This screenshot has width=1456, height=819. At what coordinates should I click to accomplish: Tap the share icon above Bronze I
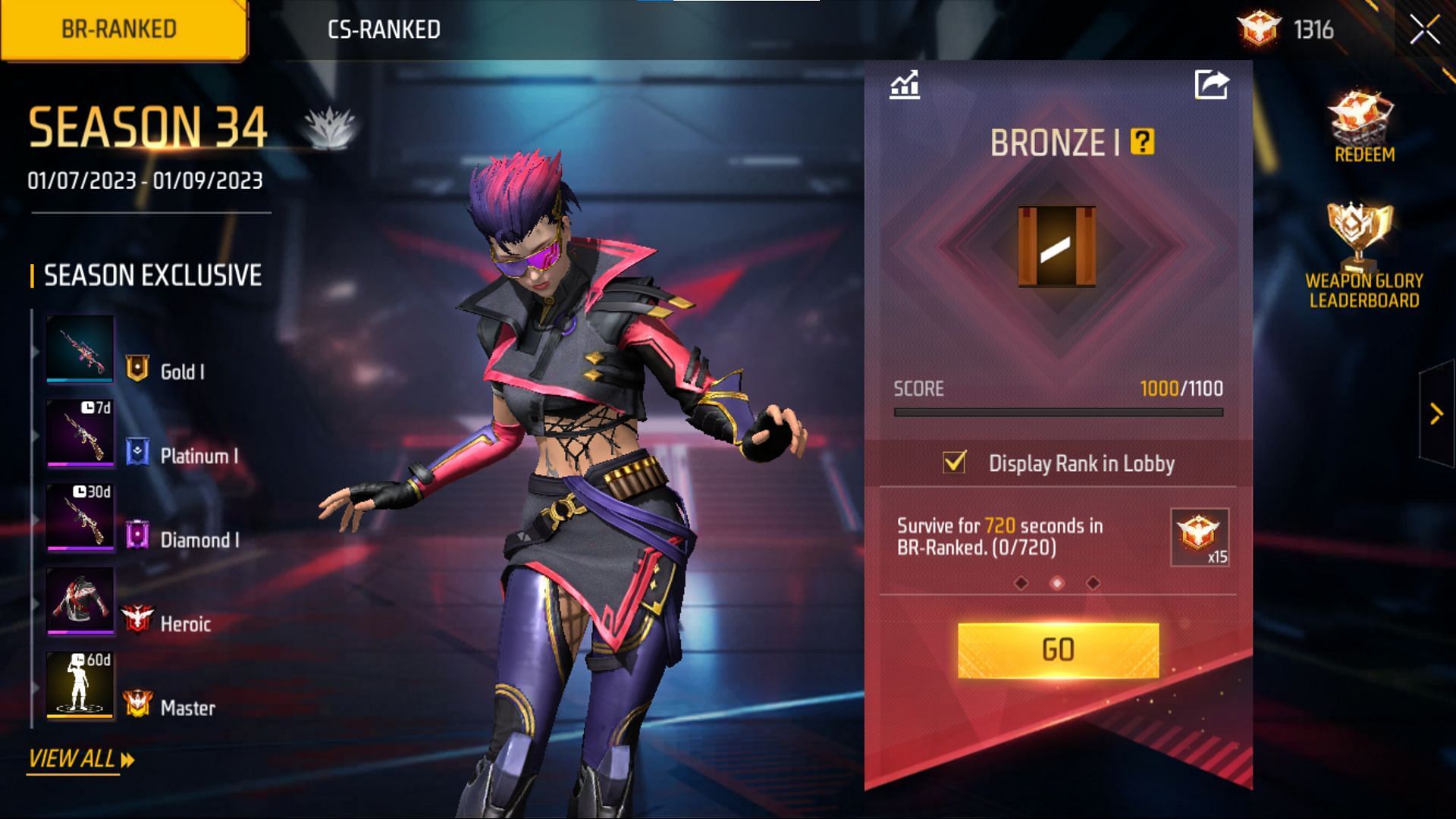[x=1211, y=83]
